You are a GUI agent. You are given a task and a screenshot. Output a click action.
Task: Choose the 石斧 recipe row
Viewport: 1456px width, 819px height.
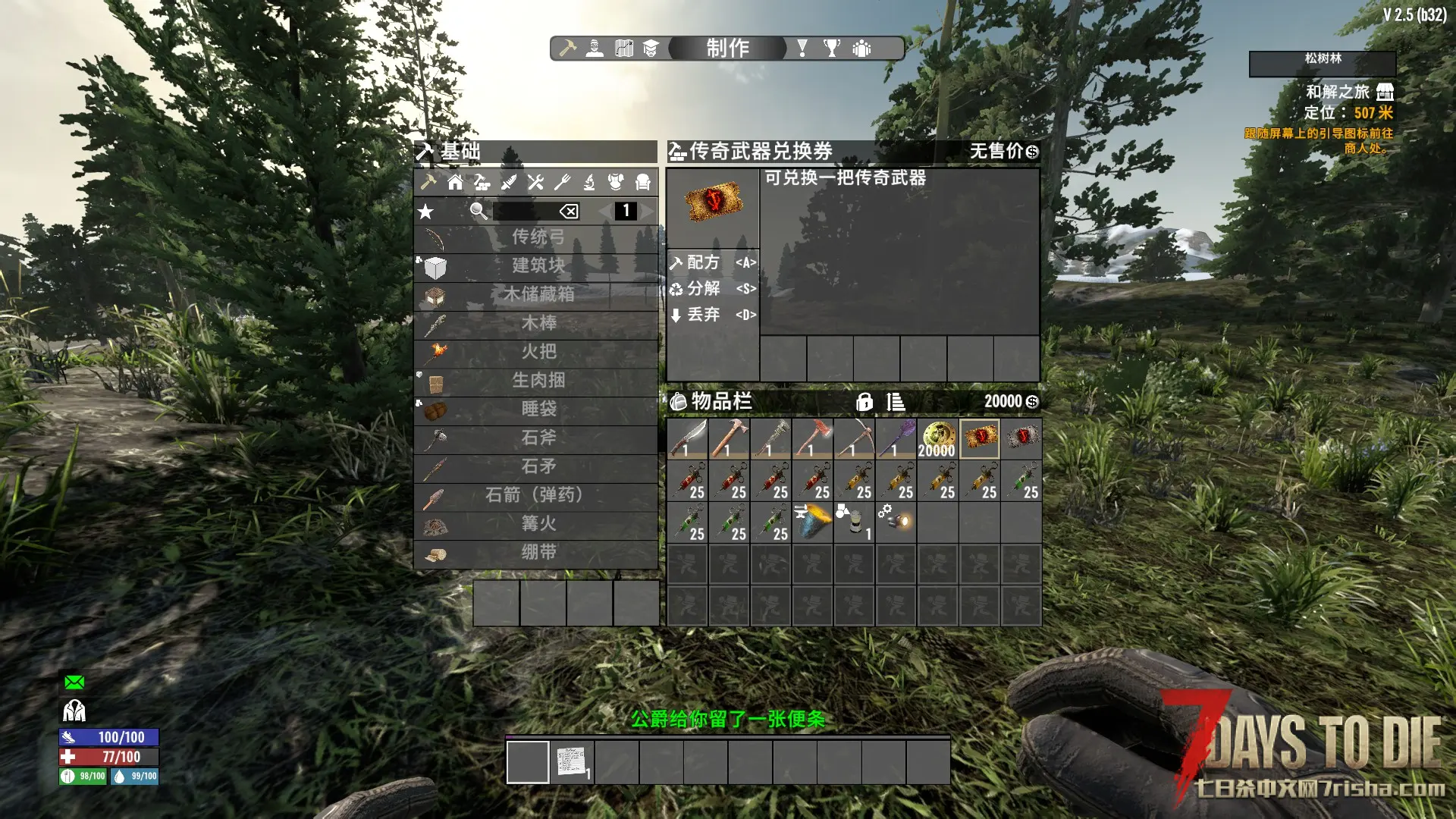[x=537, y=438]
